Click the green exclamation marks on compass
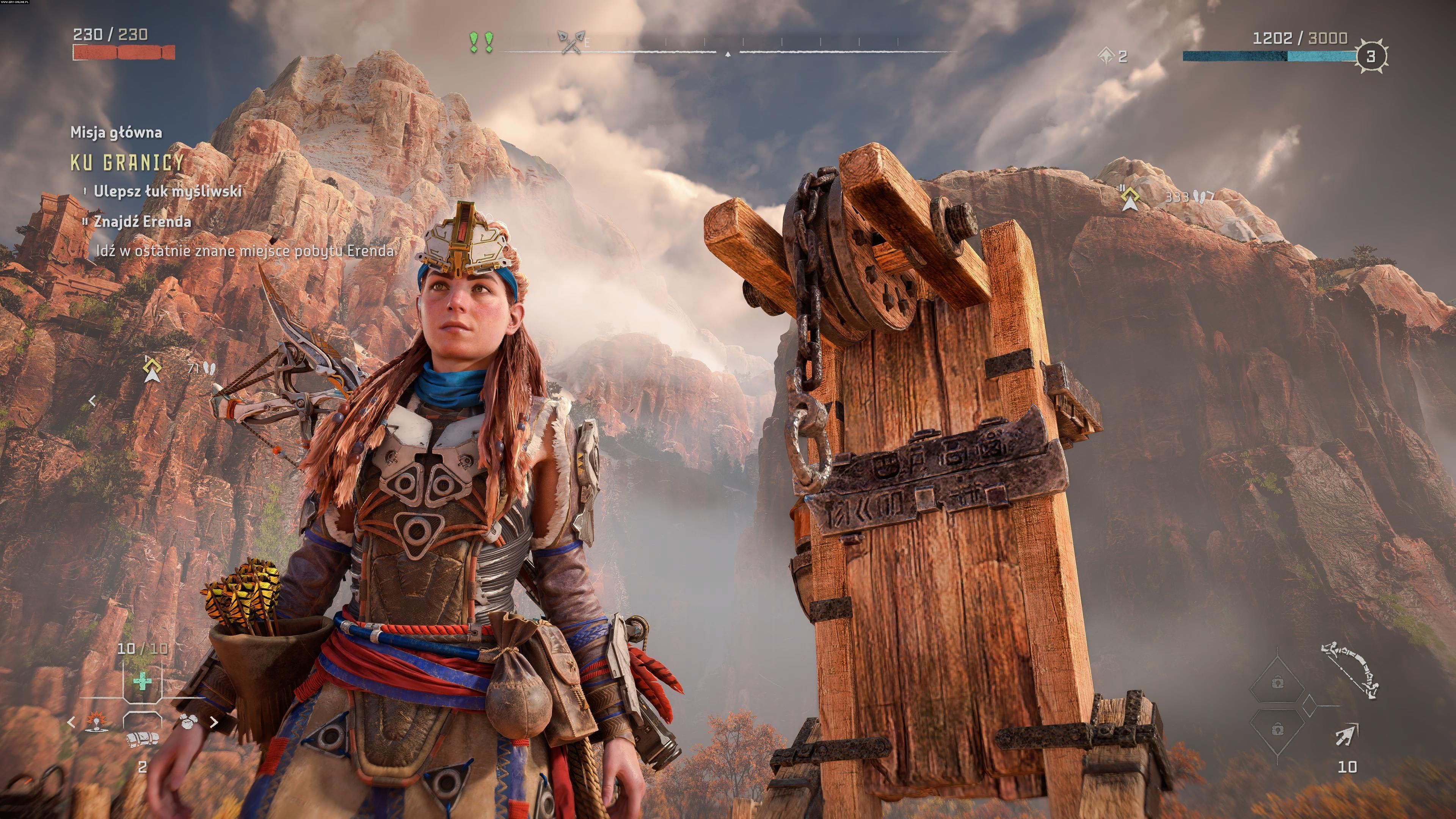 click(x=482, y=42)
